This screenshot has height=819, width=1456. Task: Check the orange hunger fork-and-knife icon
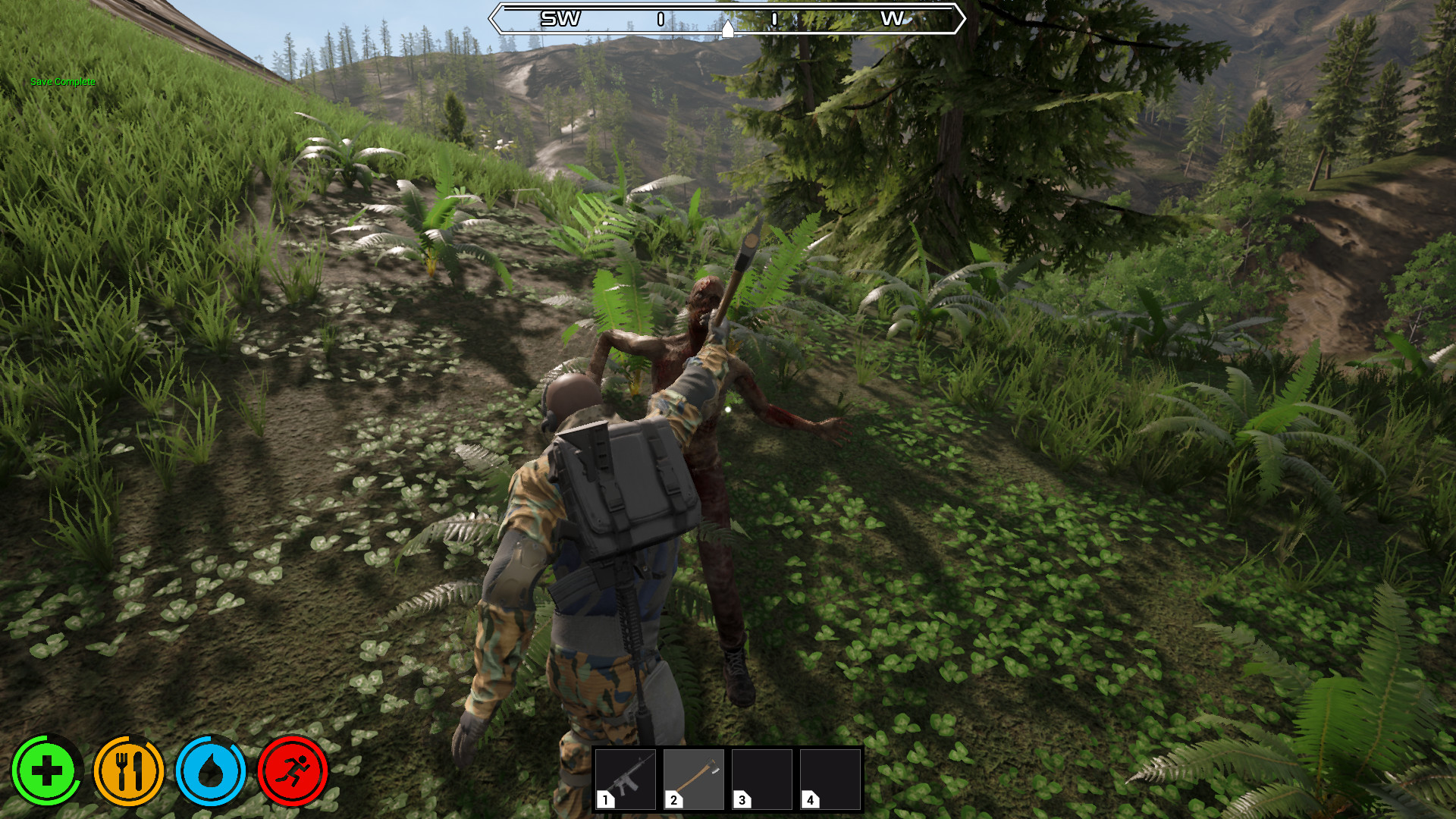coord(129,771)
